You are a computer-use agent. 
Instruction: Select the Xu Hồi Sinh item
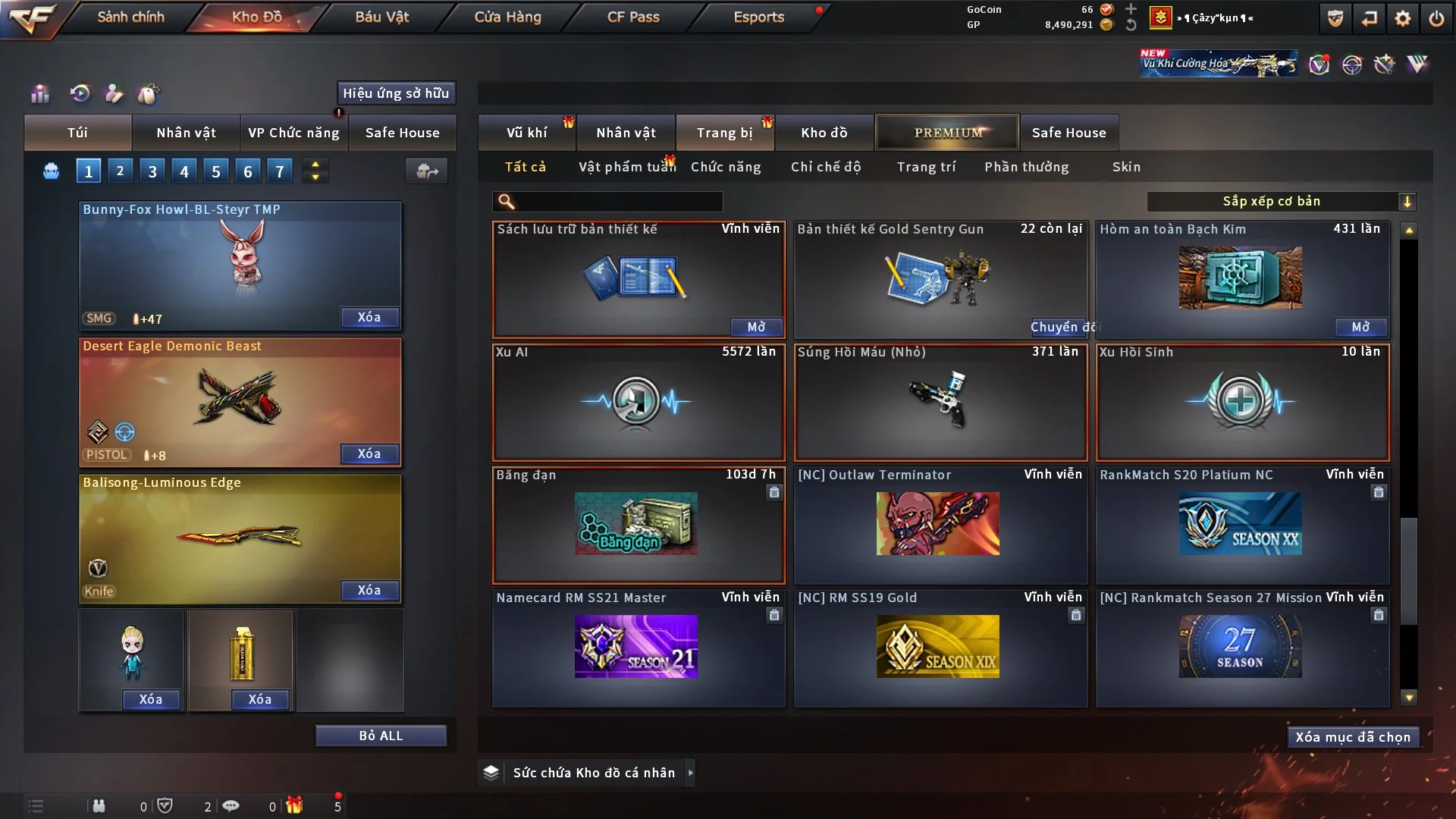(x=1242, y=402)
